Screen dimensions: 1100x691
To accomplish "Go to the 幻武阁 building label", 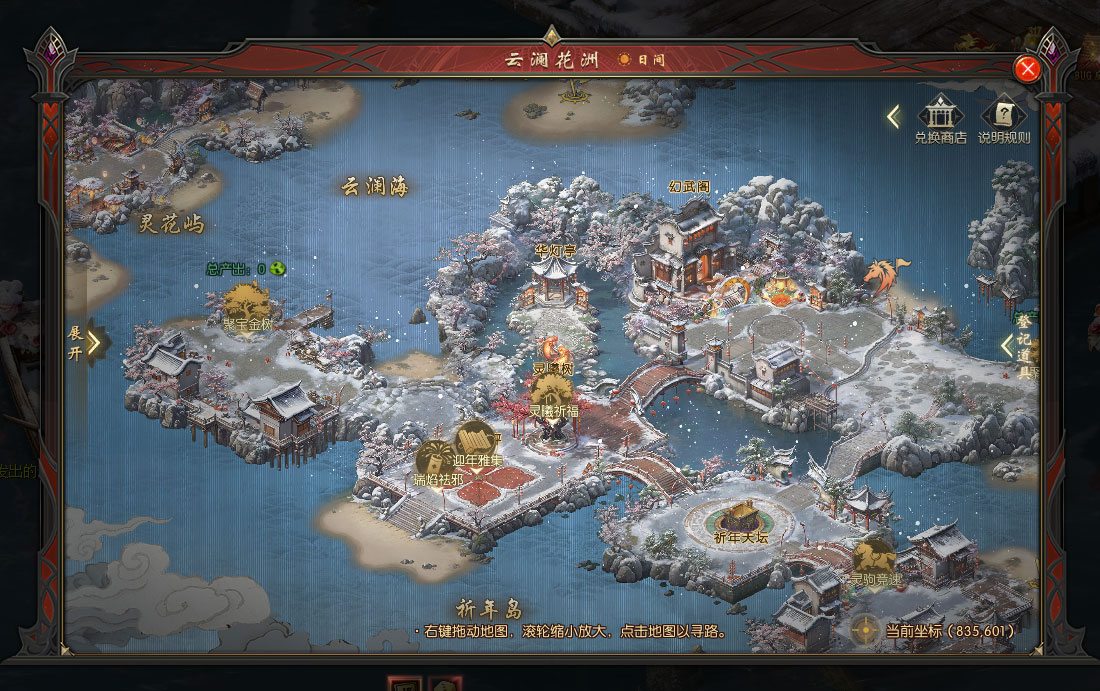I will click(690, 186).
